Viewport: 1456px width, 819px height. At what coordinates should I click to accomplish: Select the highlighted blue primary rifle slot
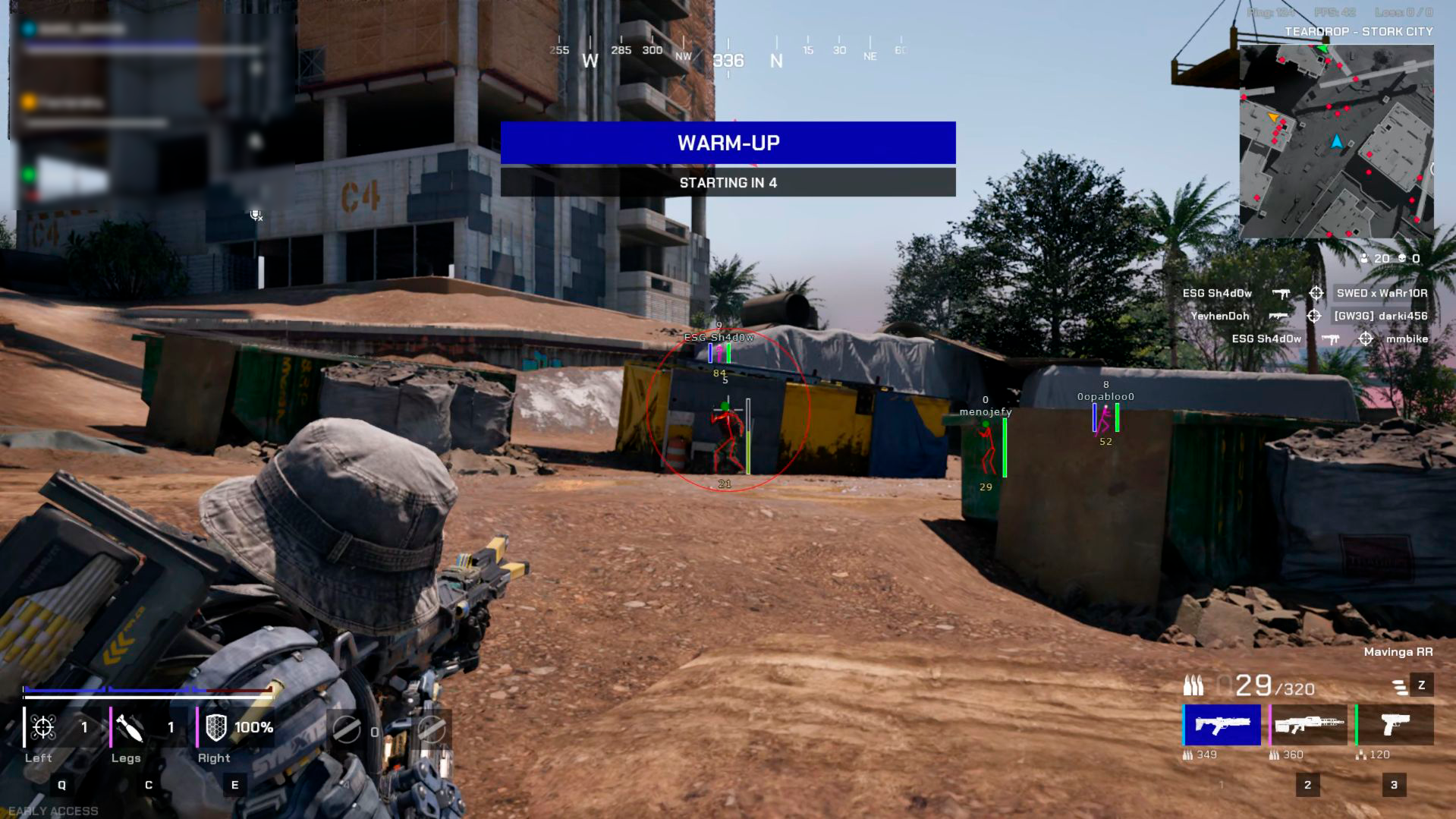(x=1222, y=725)
